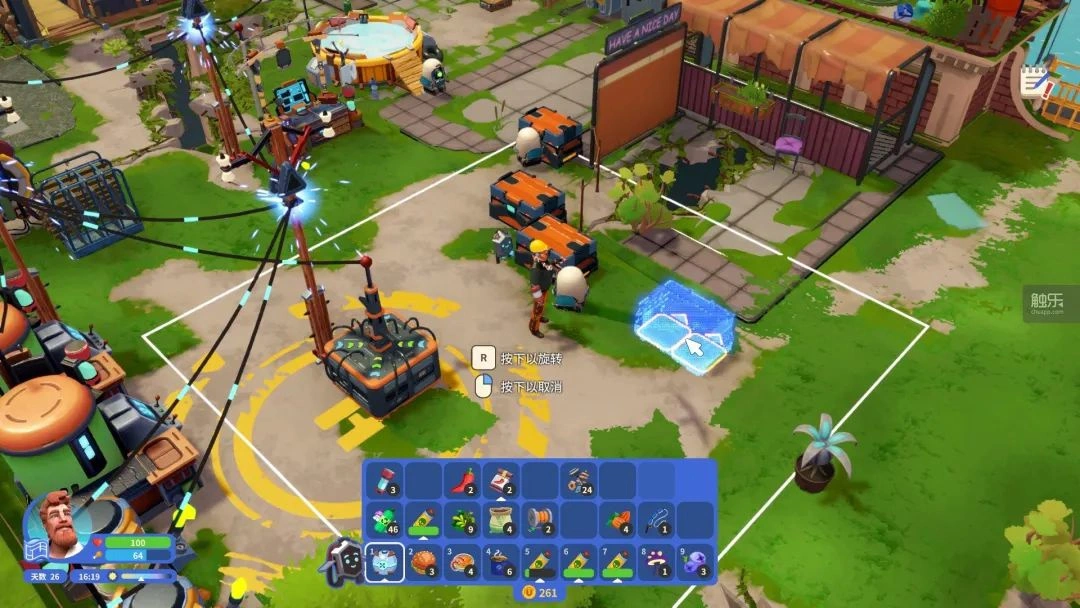This screenshot has width=1080, height=608.
Task: Click the red chili pepper inventory slot
Action: [x=462, y=480]
